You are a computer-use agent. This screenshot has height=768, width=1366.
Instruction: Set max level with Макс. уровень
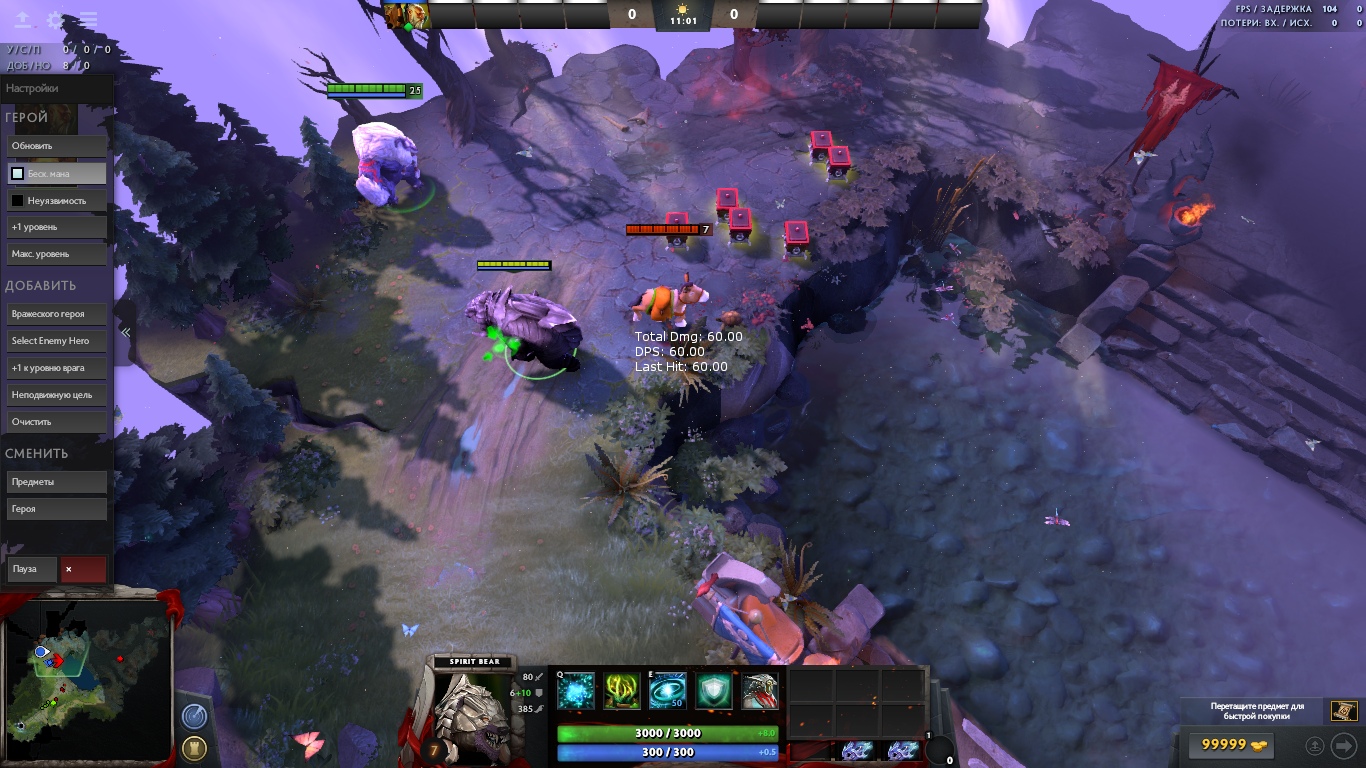pyautogui.click(x=57, y=254)
